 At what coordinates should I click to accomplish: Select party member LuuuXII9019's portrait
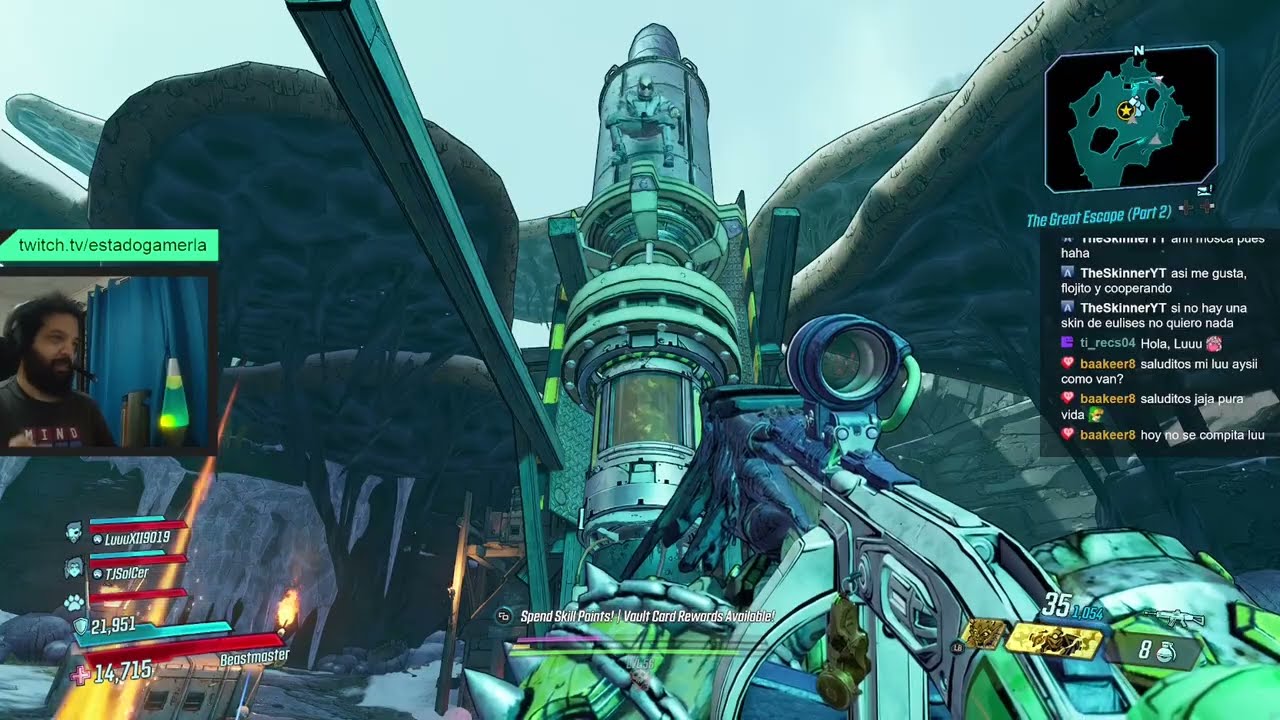click(74, 533)
